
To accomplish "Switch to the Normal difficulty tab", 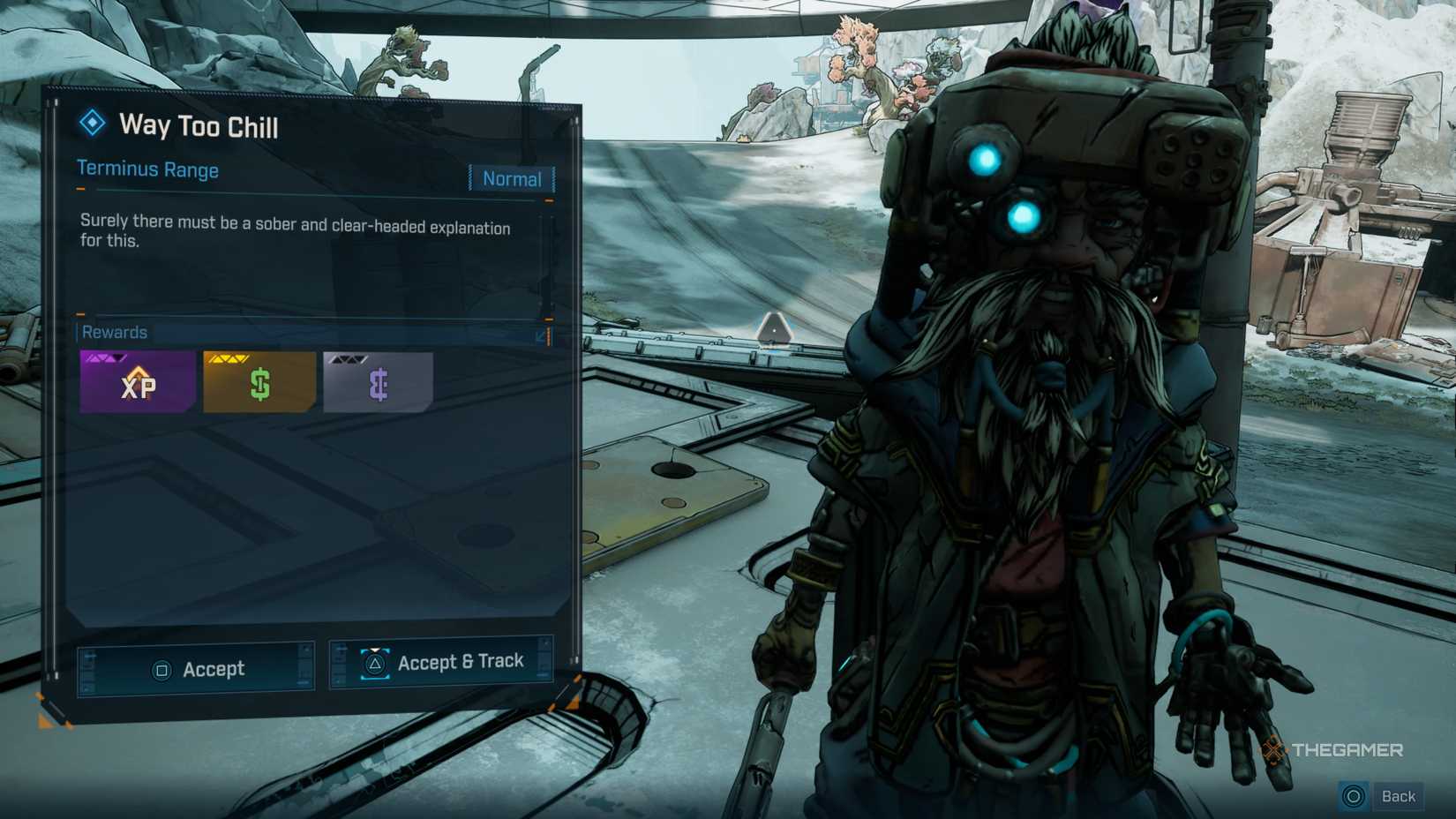I will click(x=510, y=178).
